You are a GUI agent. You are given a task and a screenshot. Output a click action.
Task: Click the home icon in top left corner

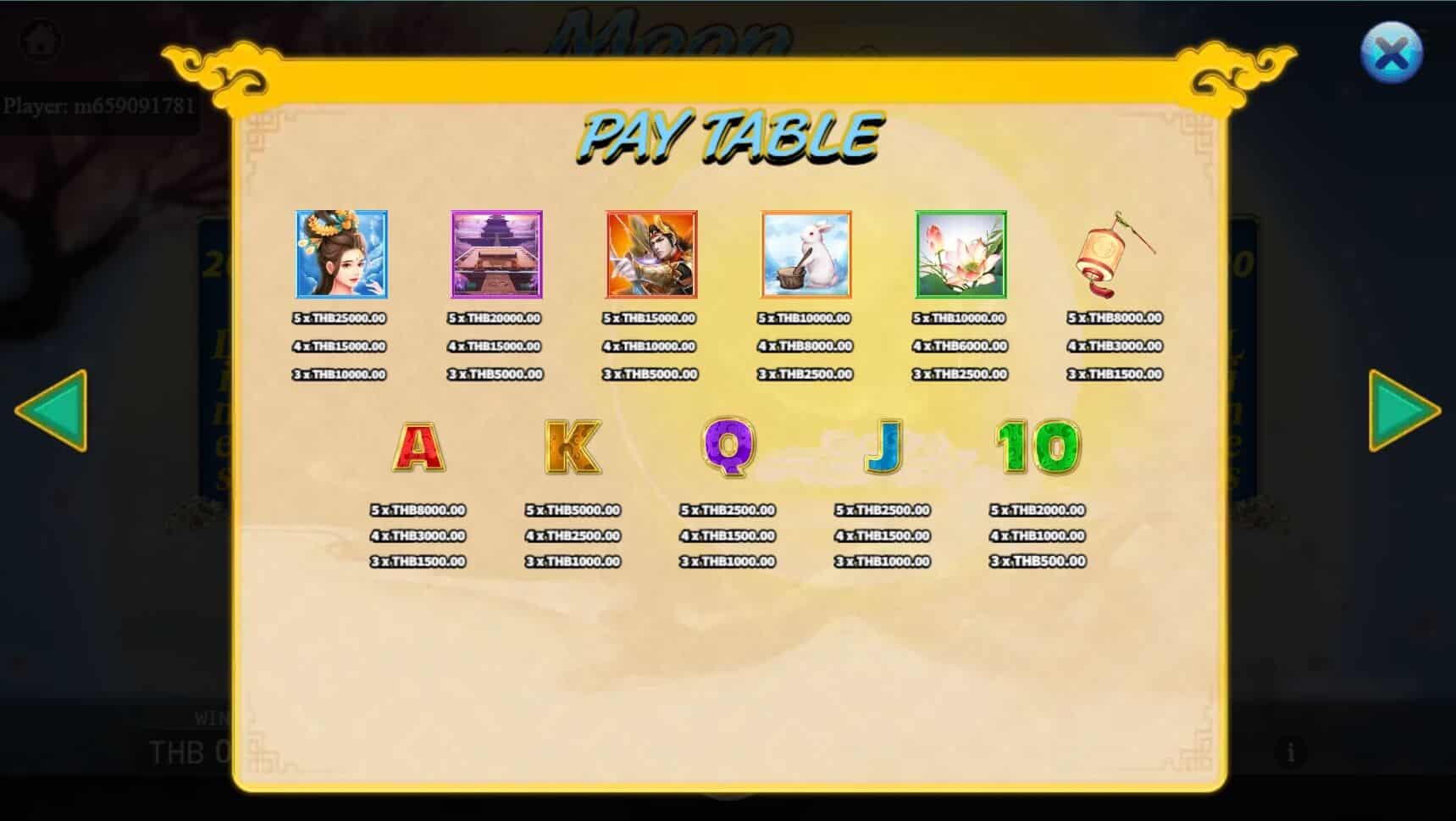[39, 38]
